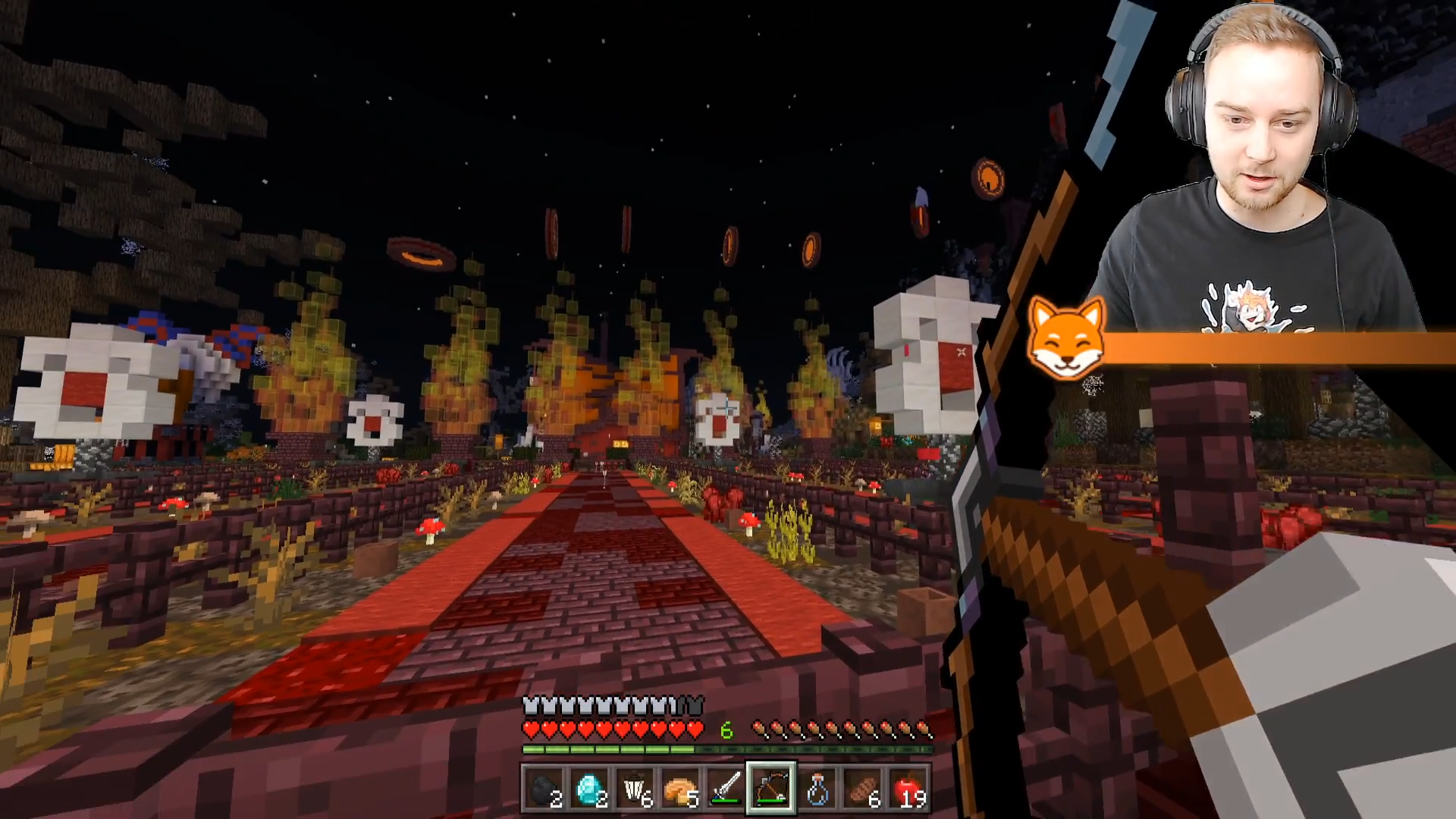
Task: Choose the red apple stack slot
Action: 908,789
